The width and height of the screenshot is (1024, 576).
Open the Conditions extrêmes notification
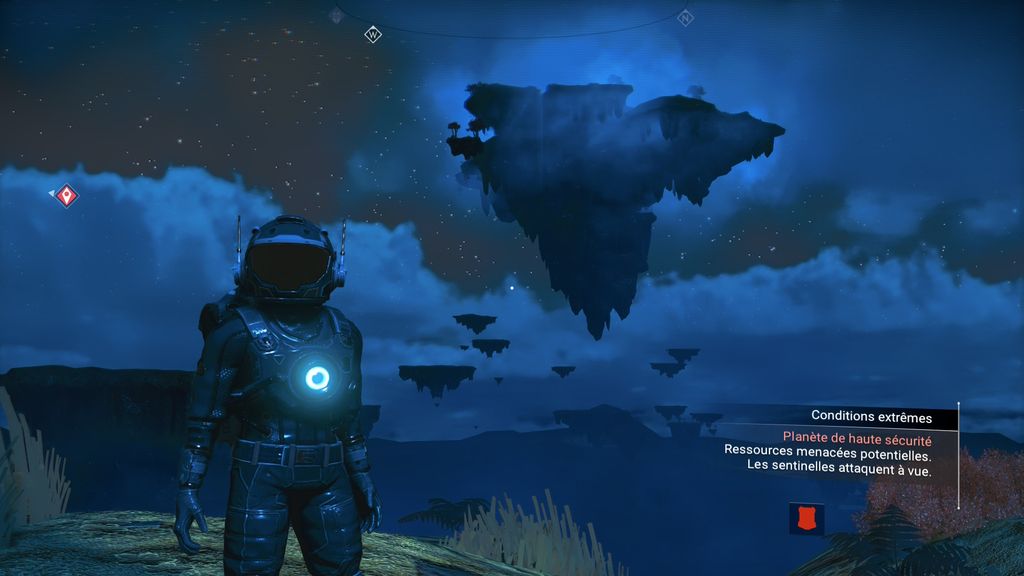point(871,417)
